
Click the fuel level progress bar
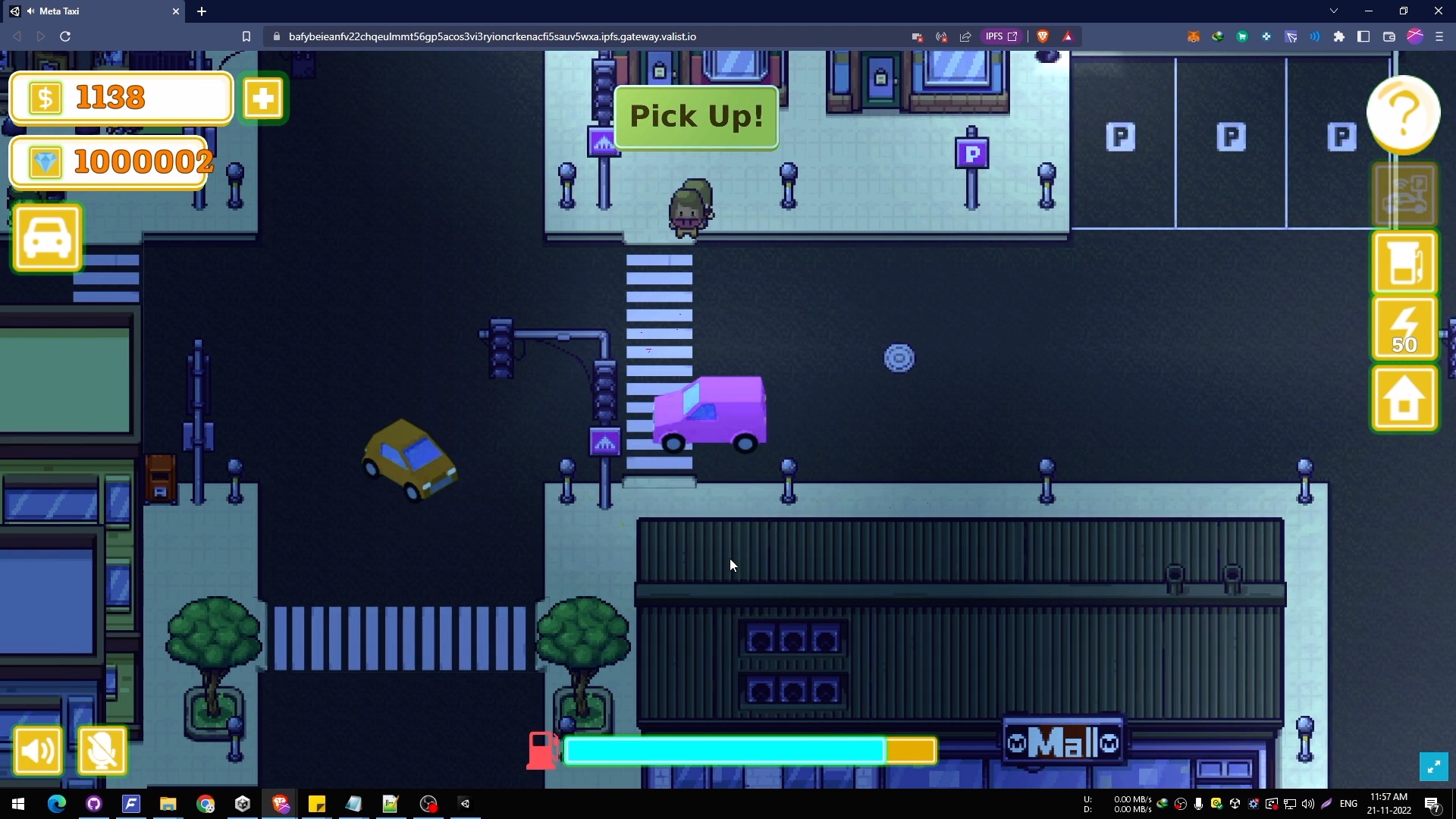pos(751,750)
